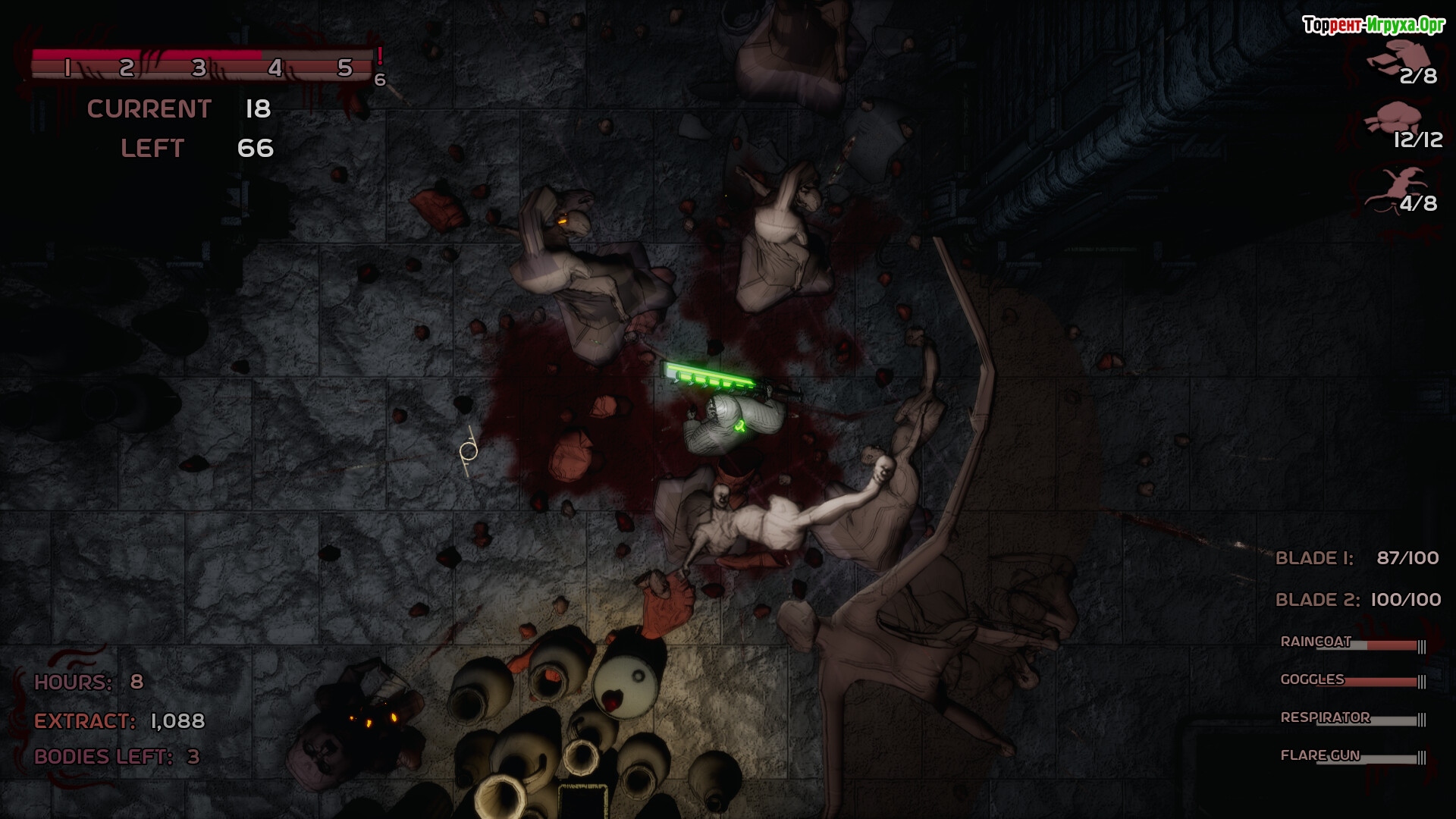Viewport: 1456px width, 819px height.
Task: Select the Blade 1 weapon entry
Action: pyautogui.click(x=1357, y=558)
